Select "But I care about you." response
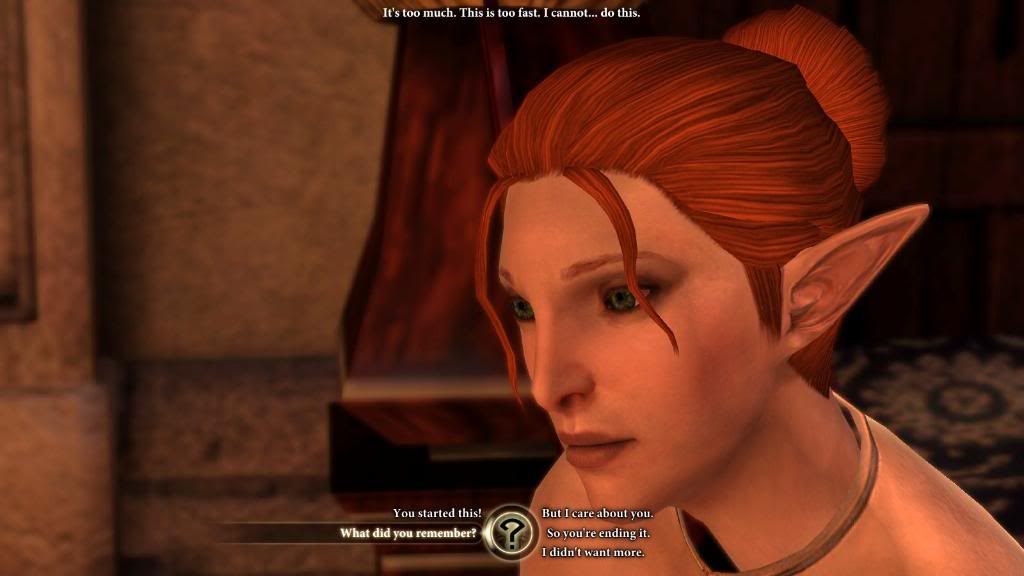The width and height of the screenshot is (1024, 576). (x=597, y=513)
